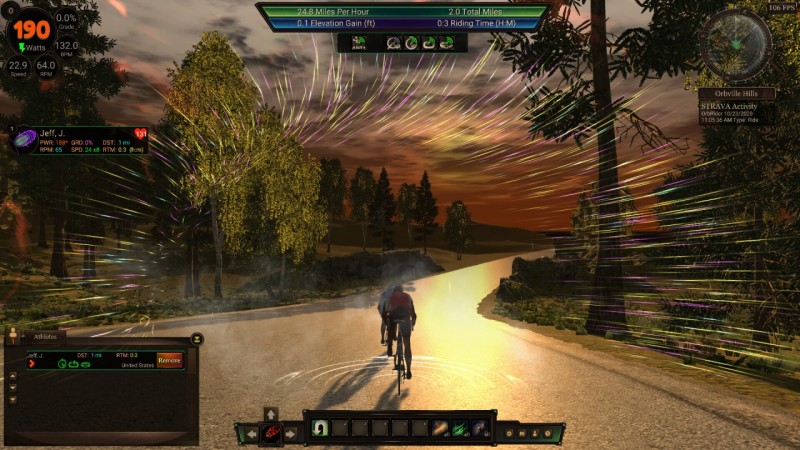The width and height of the screenshot is (800, 450).
Task: Open the Athletes tab
Action: click(45, 337)
